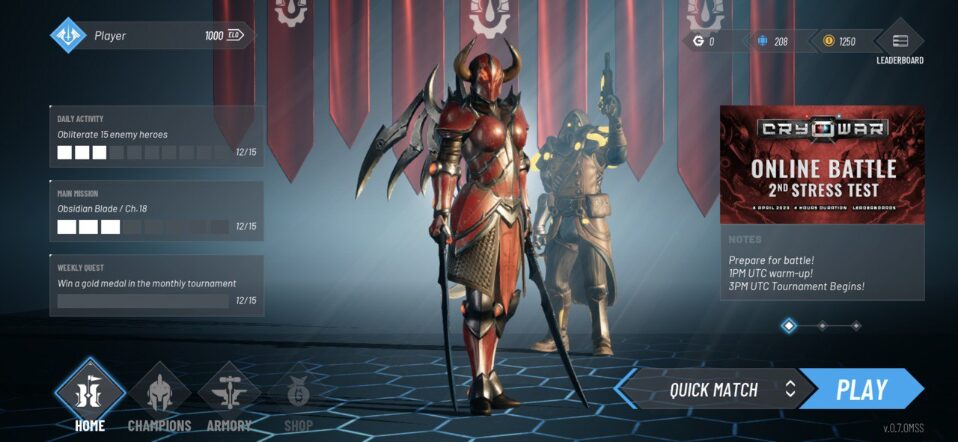Open the Leaderboard
The image size is (958, 442).
click(899, 43)
